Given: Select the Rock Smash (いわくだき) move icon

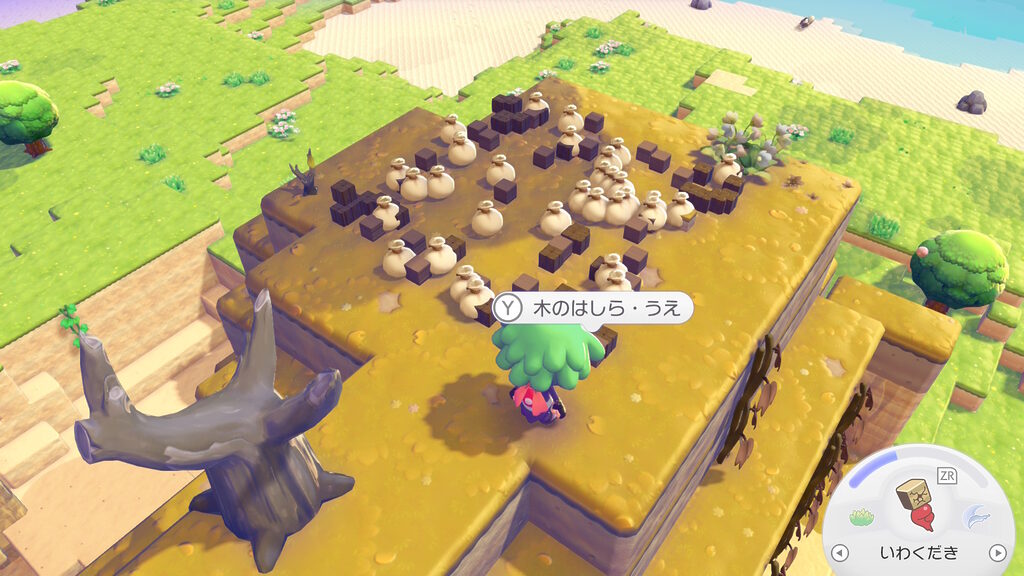Looking at the screenshot, I should pyautogui.click(x=918, y=505).
